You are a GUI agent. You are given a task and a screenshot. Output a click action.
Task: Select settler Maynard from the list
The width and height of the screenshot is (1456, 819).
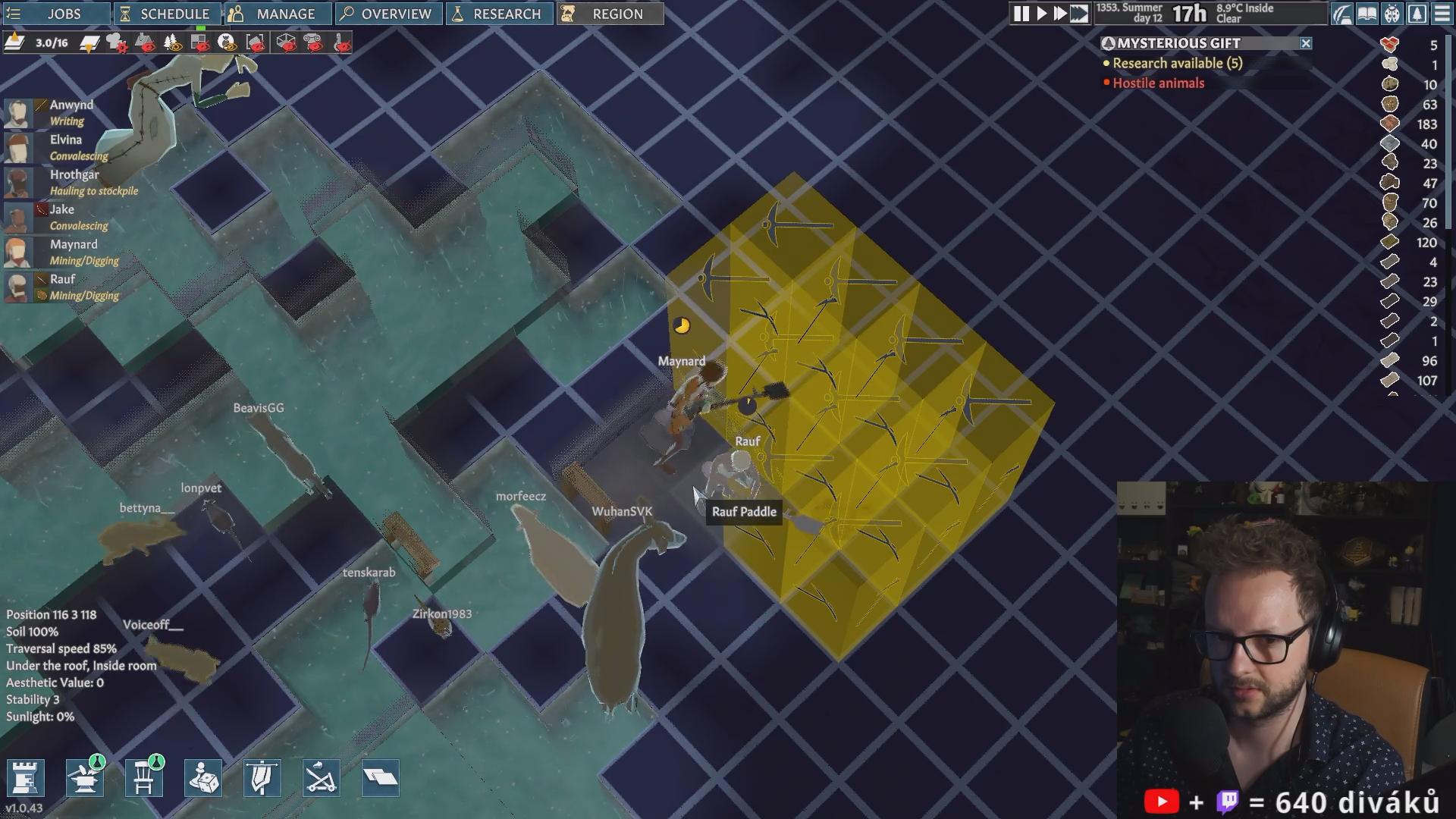73,244
